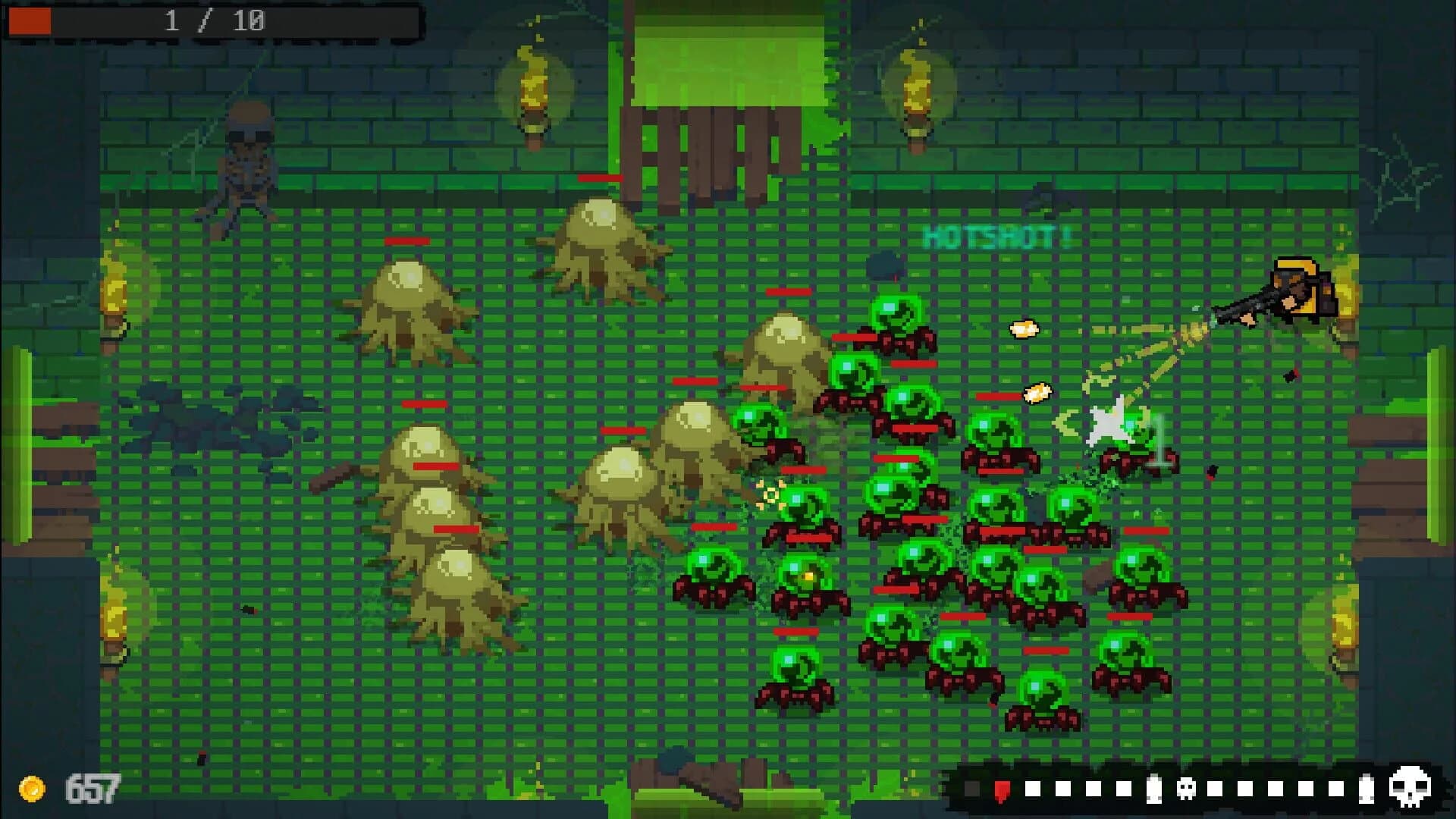Click the second bottle icon near the skull
The width and height of the screenshot is (1456, 819).
(x=1367, y=789)
